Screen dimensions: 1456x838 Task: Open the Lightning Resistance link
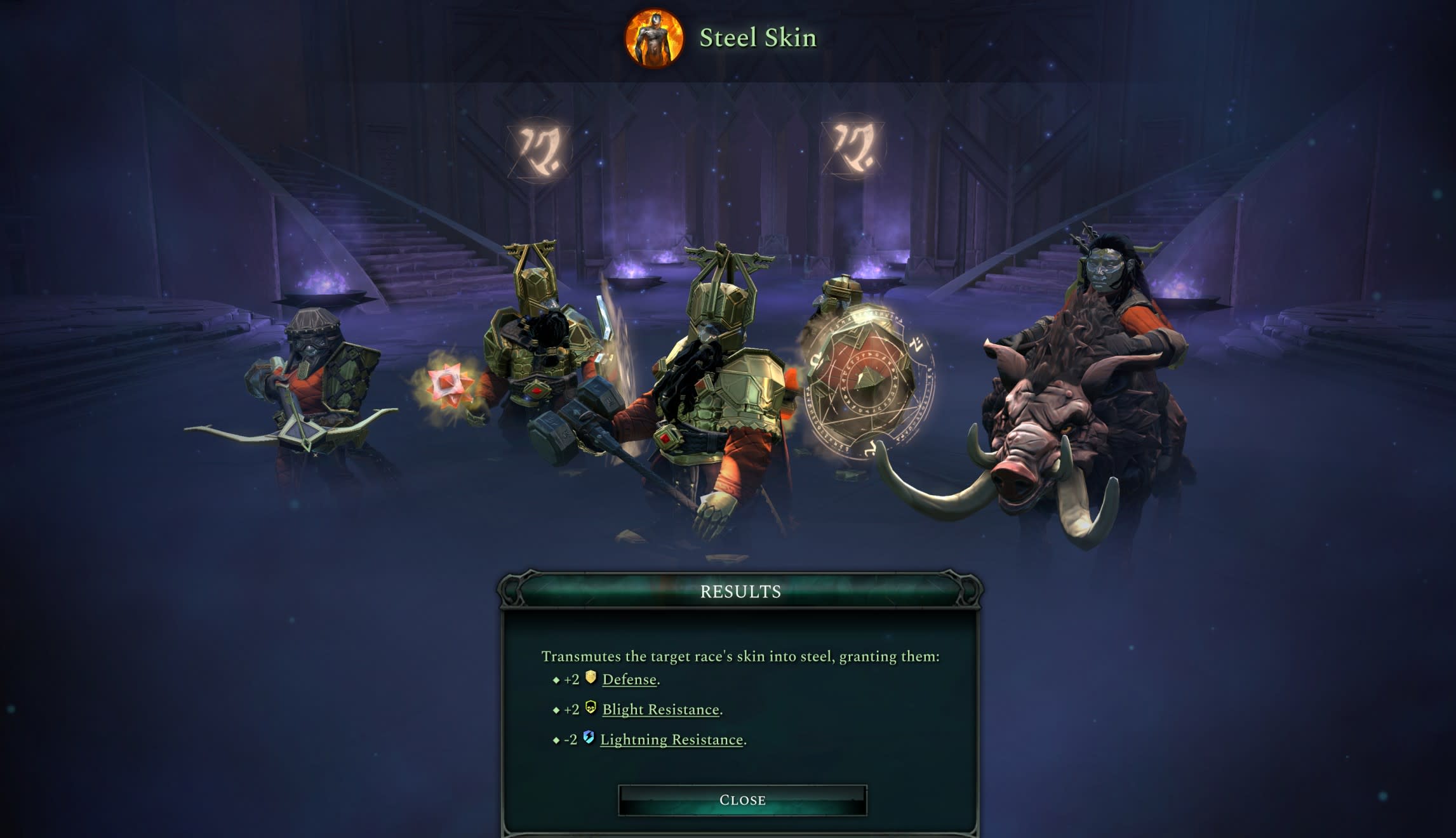[x=671, y=740]
